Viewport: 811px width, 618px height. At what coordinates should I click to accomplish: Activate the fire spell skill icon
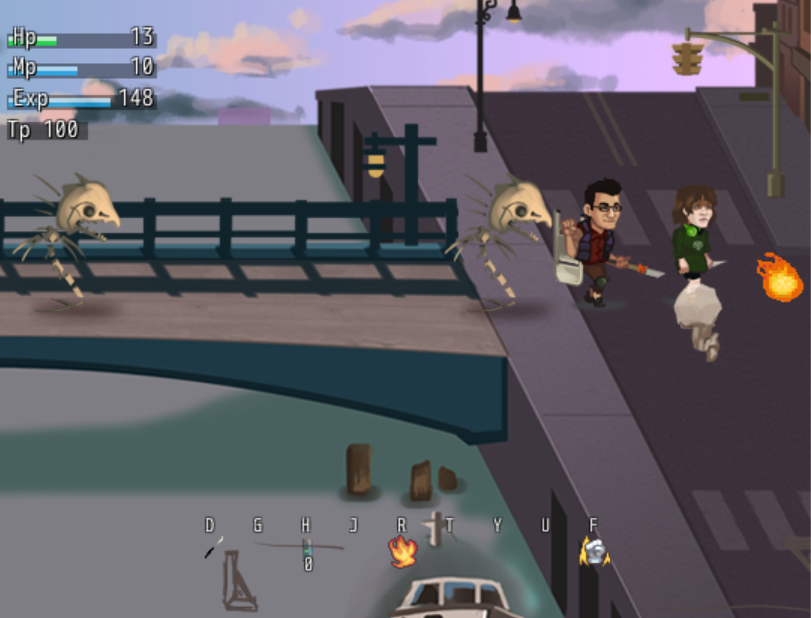click(402, 550)
